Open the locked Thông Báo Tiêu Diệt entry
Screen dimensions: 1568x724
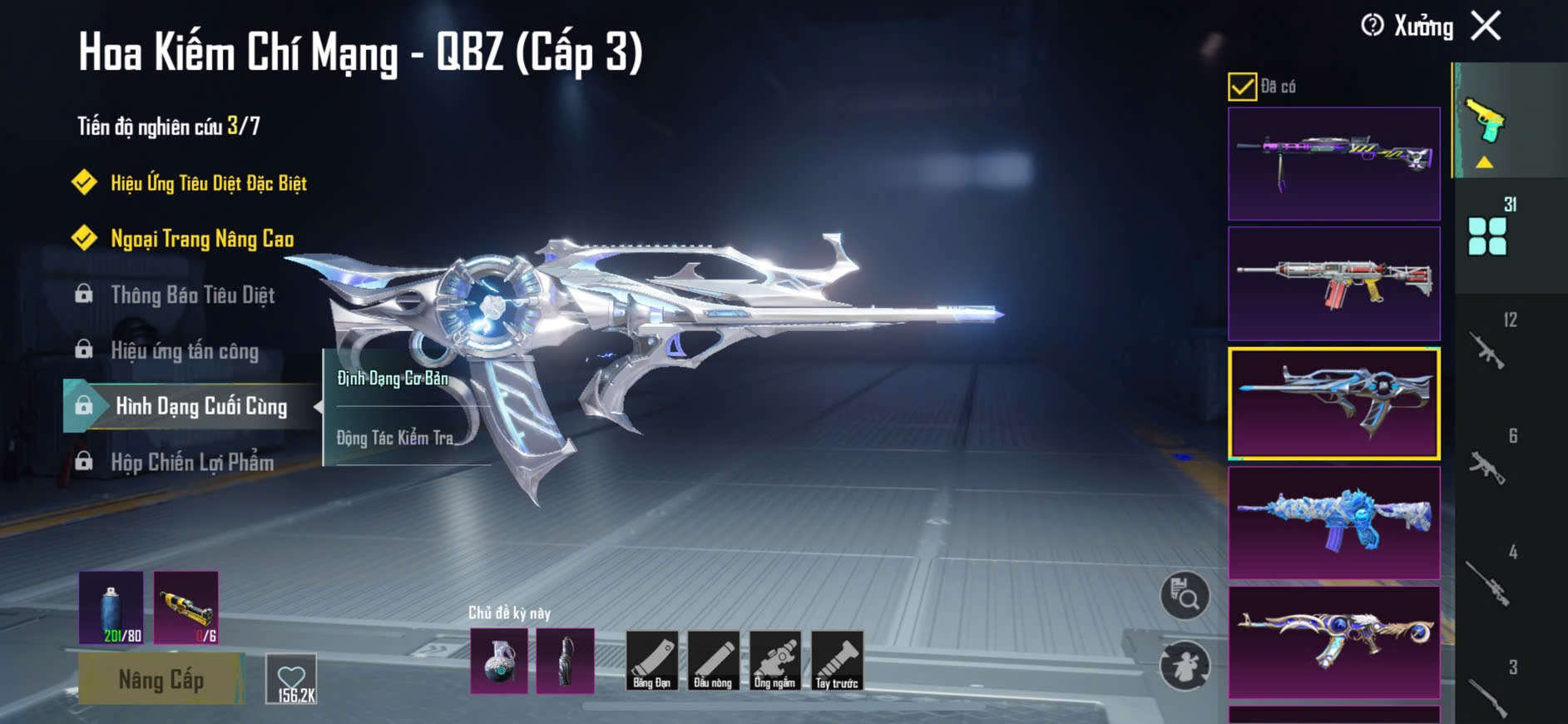pos(192,295)
